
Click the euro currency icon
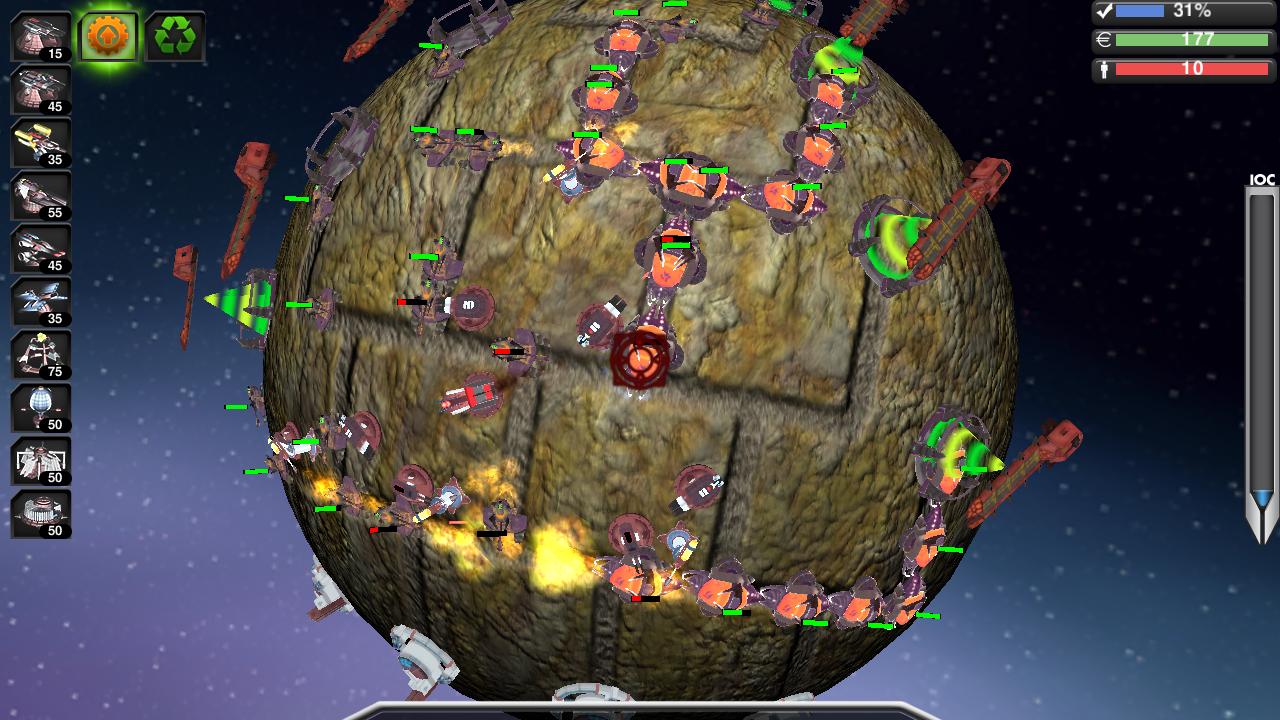tap(1105, 41)
